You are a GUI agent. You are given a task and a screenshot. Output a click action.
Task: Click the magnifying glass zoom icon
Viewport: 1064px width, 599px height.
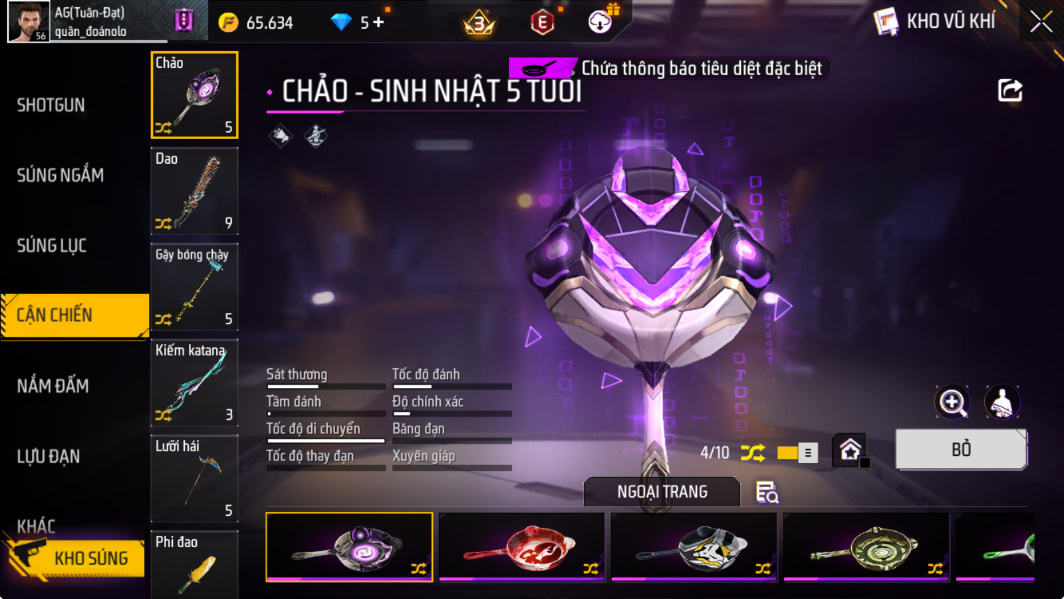click(952, 402)
